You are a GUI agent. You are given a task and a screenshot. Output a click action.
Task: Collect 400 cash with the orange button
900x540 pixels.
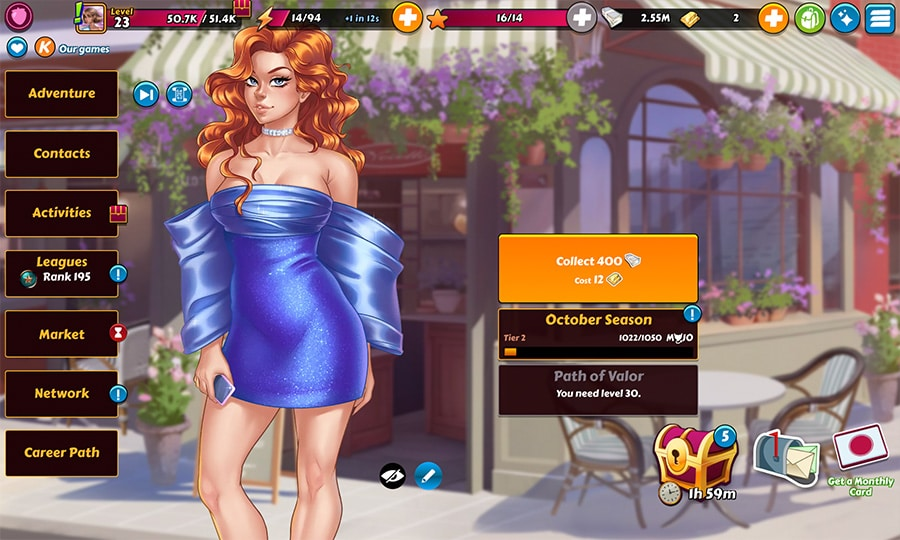point(598,269)
